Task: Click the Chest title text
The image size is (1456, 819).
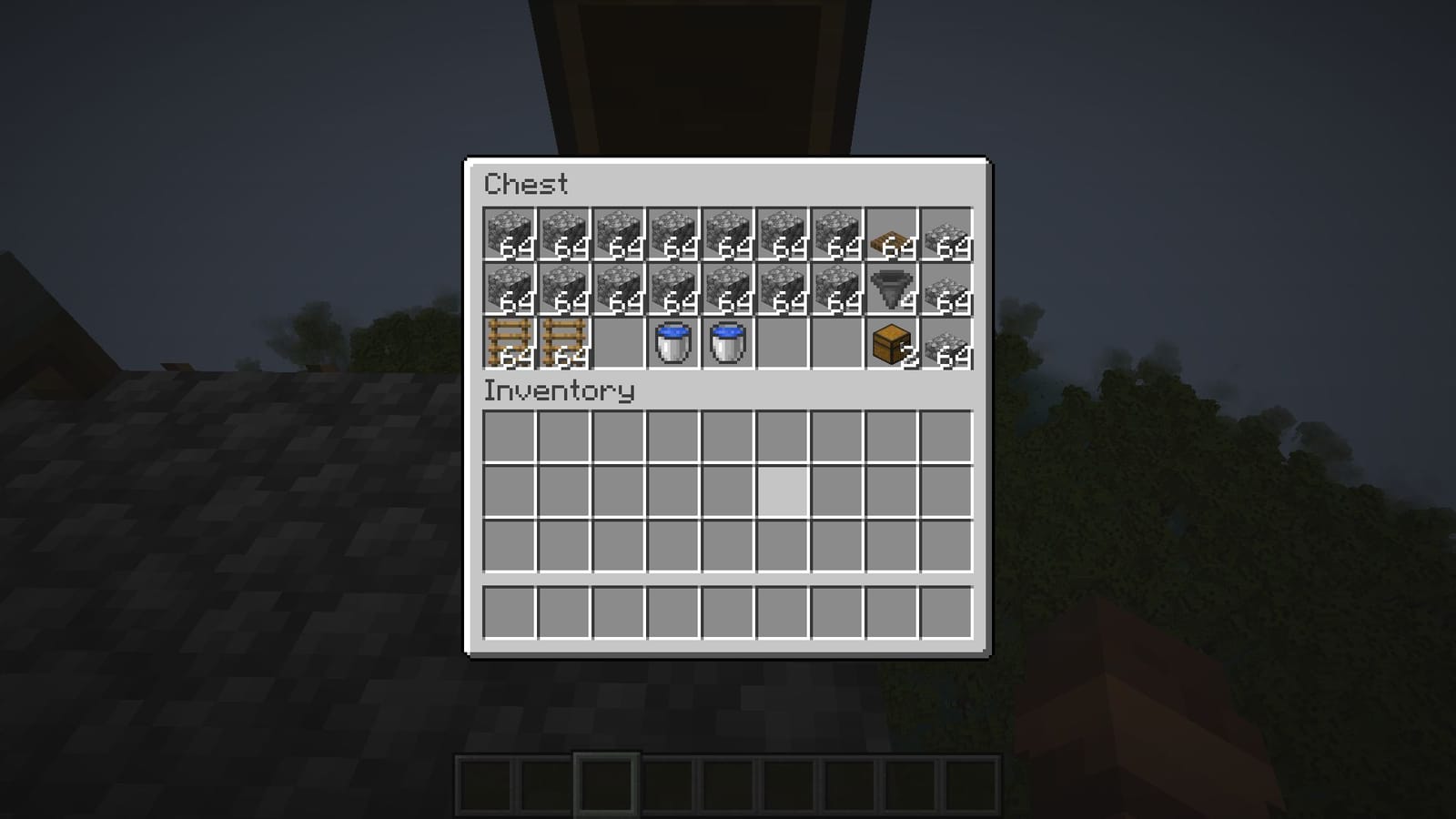Action: 526,186
